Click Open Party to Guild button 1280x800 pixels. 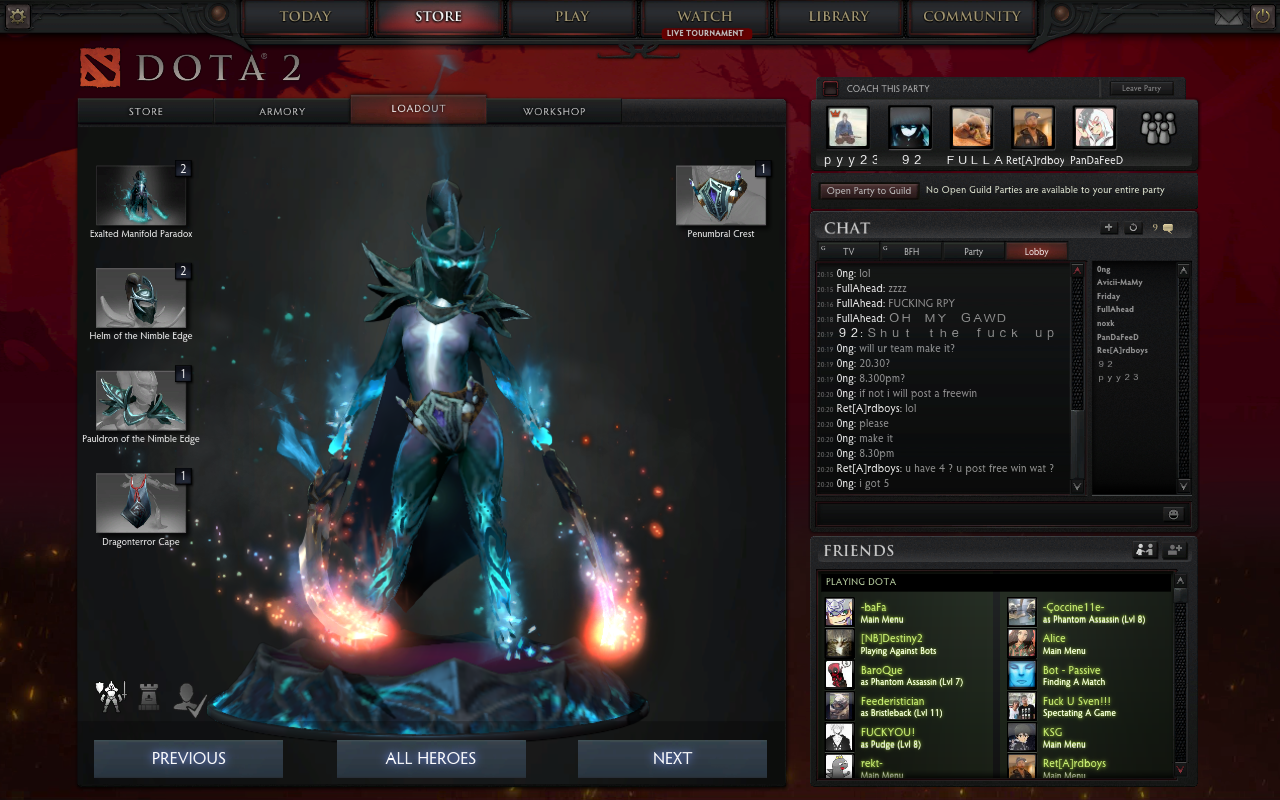[868, 191]
